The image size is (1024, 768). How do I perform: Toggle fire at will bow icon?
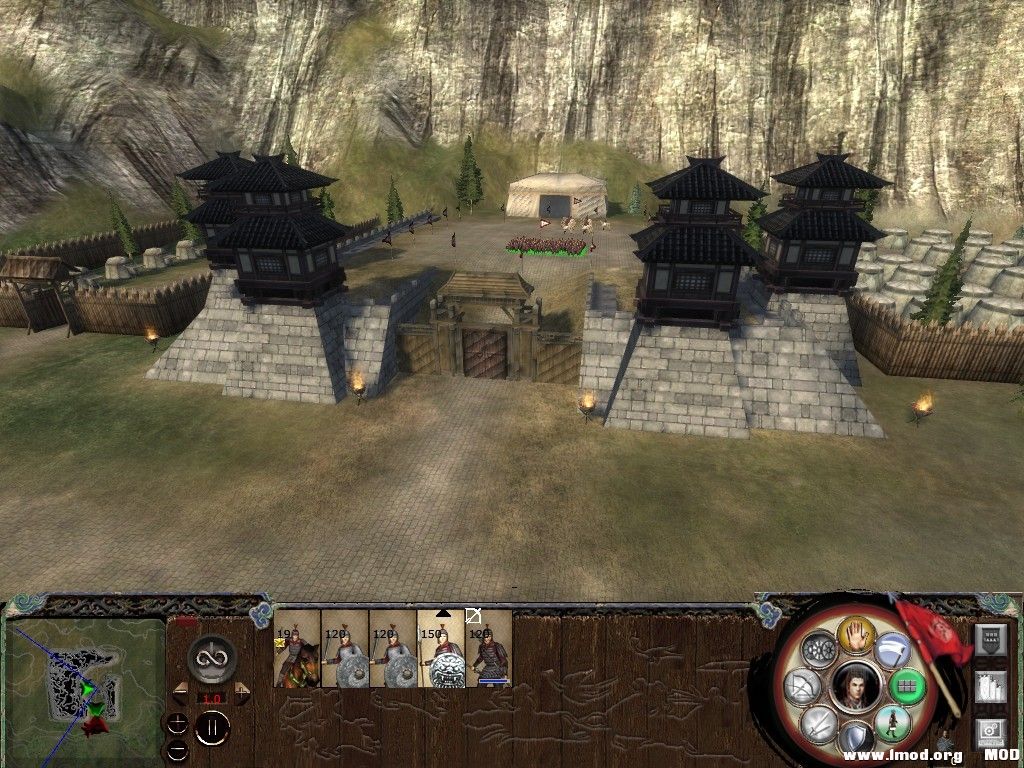coord(803,686)
